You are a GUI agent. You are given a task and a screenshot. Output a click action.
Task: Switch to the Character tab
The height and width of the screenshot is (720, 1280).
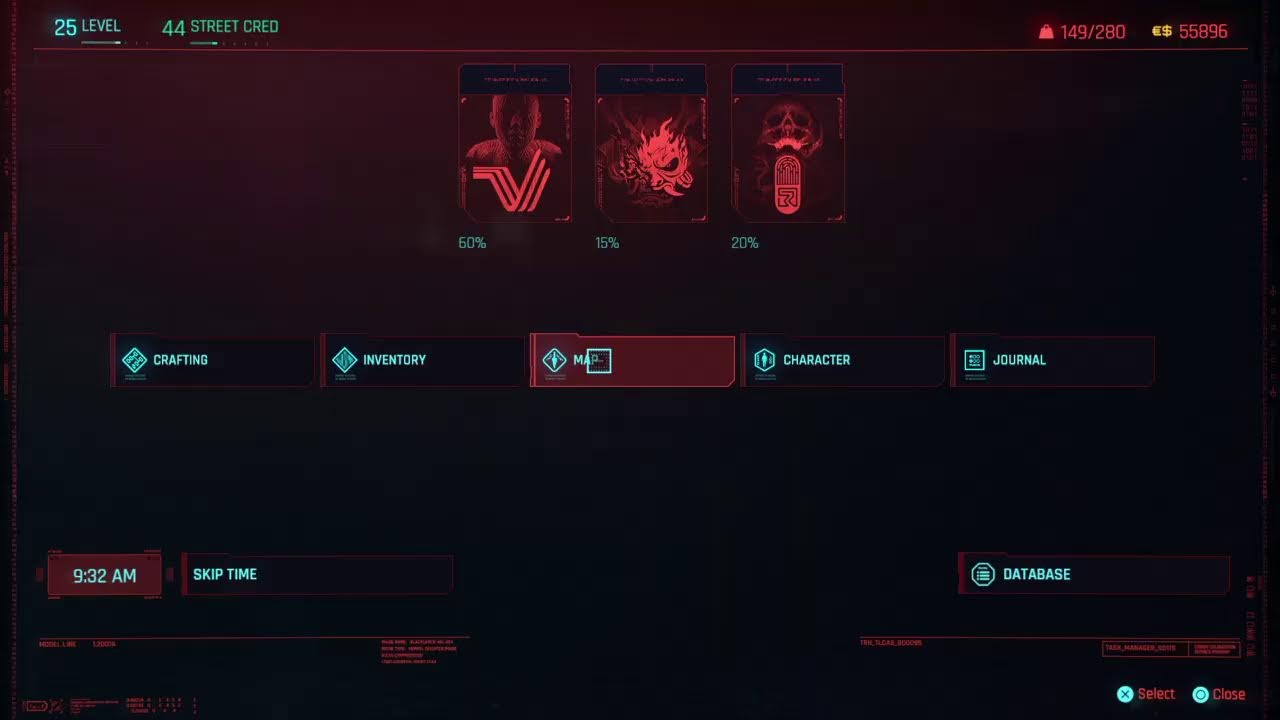(843, 360)
